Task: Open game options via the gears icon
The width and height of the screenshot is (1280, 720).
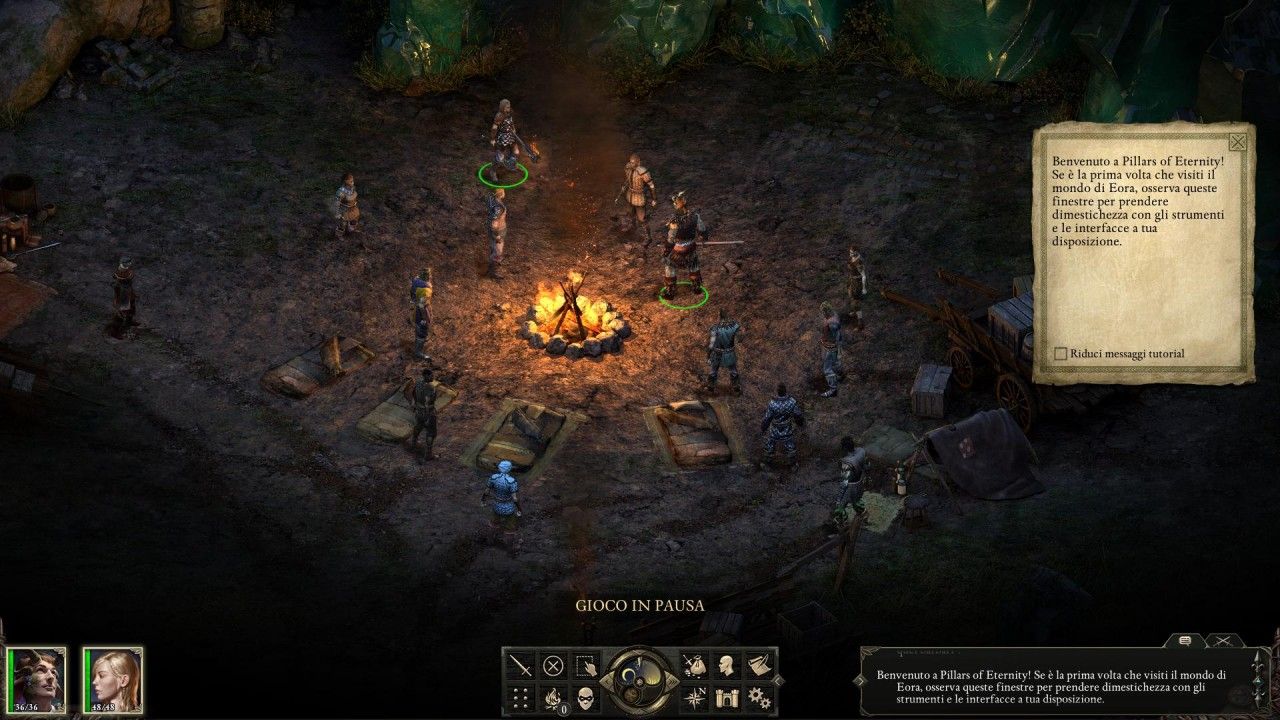Action: 761,697
